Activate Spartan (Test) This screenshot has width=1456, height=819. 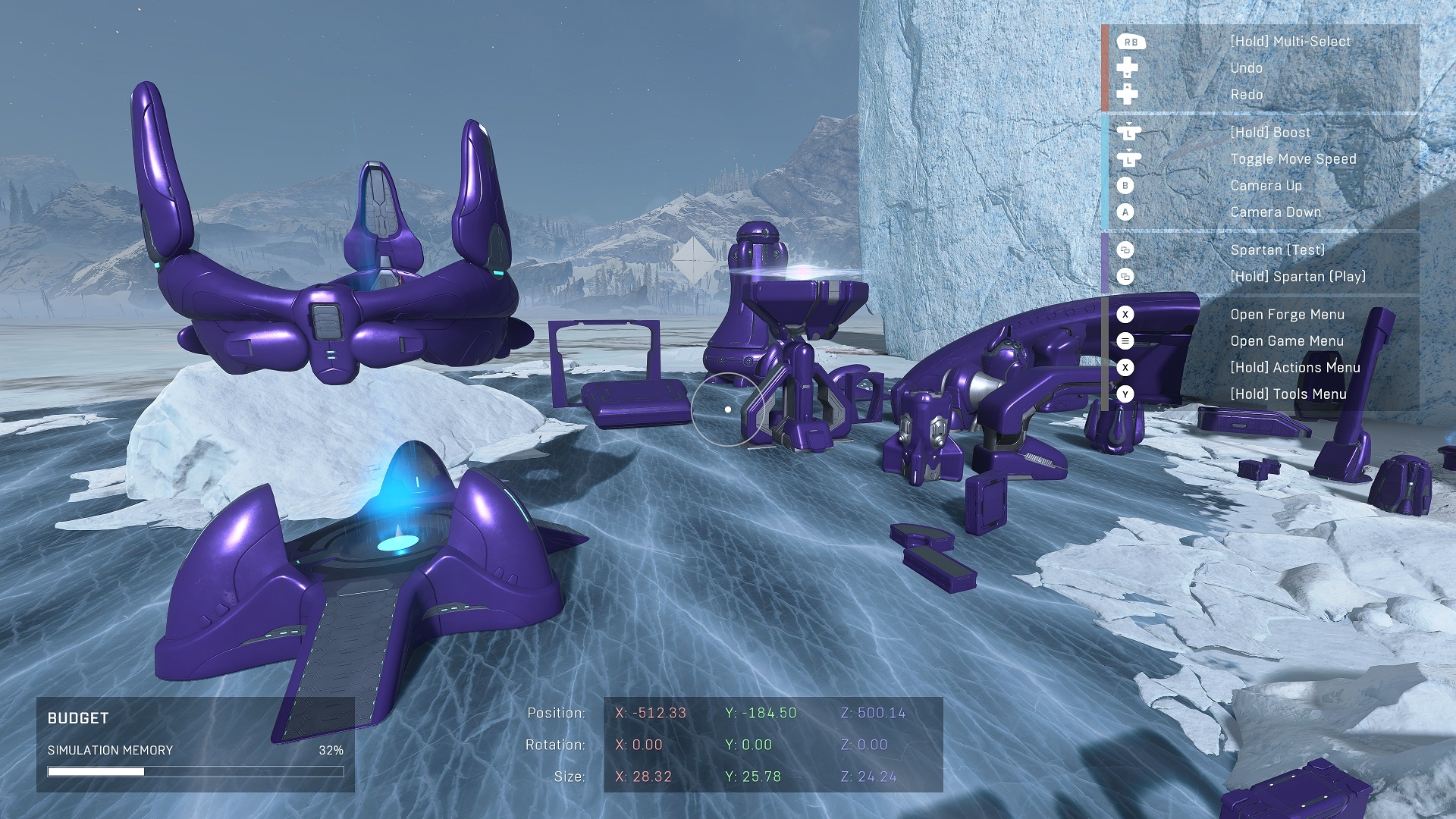point(1277,249)
